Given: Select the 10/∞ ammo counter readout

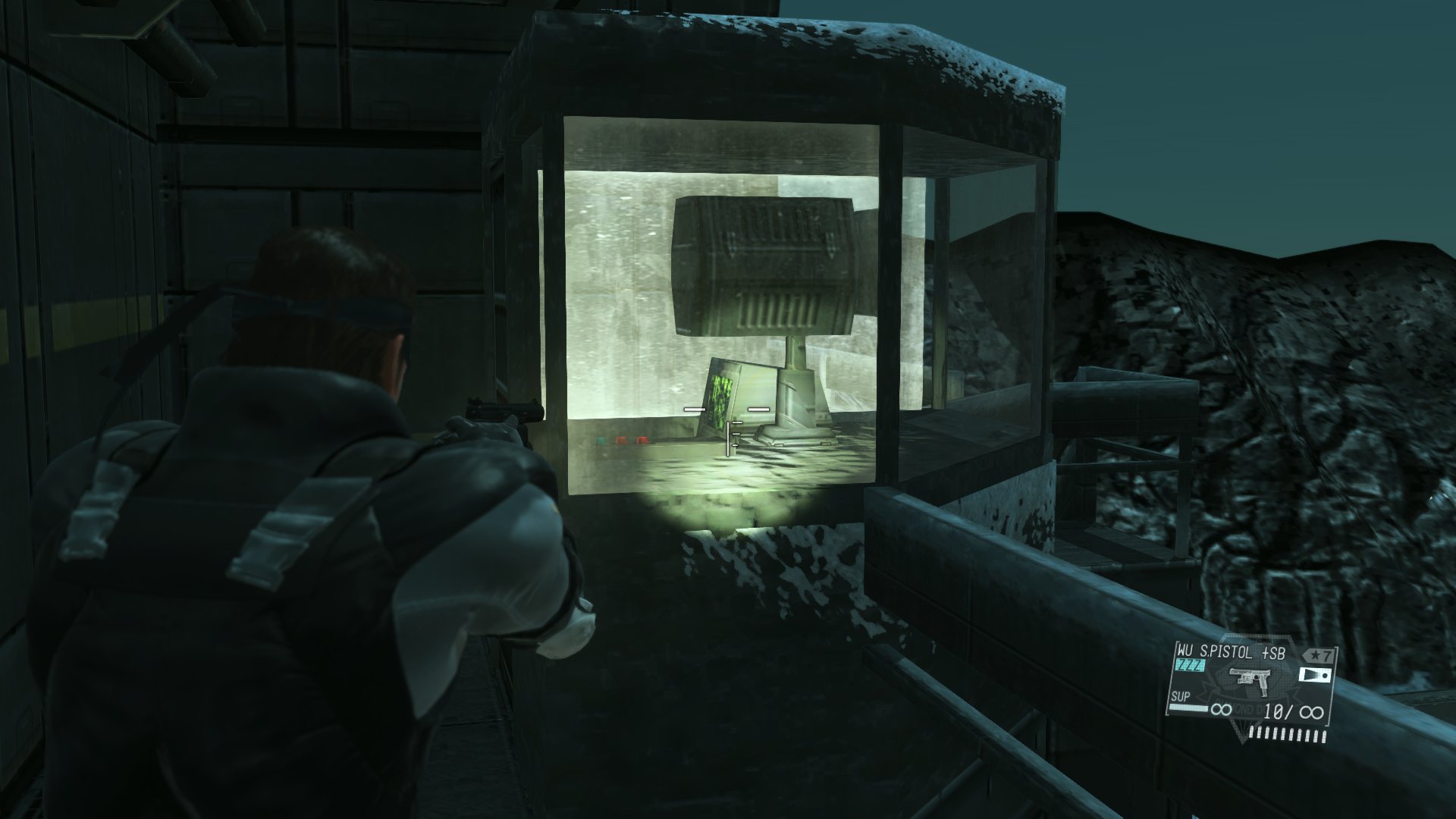Looking at the screenshot, I should point(1293,713).
